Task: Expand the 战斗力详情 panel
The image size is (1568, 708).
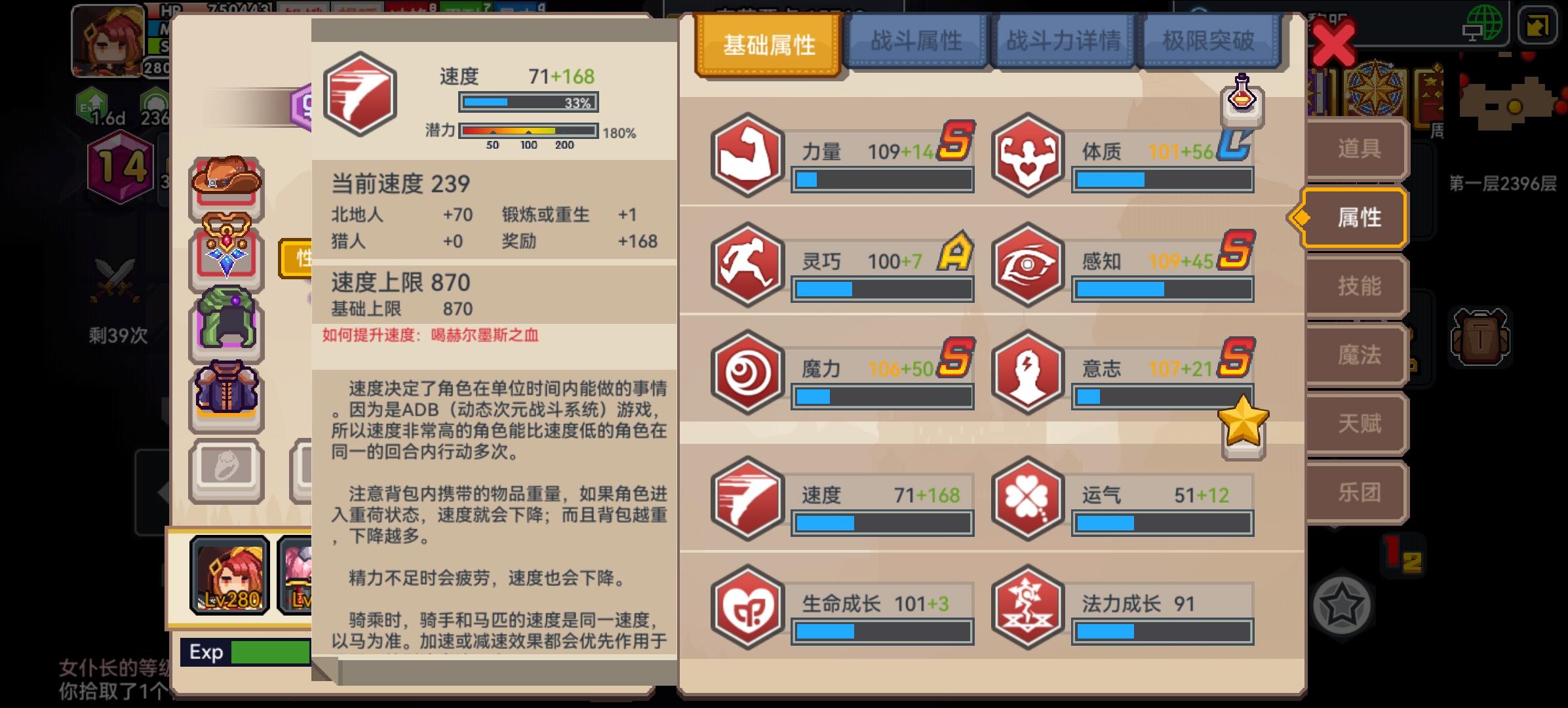Action: pos(1063,41)
